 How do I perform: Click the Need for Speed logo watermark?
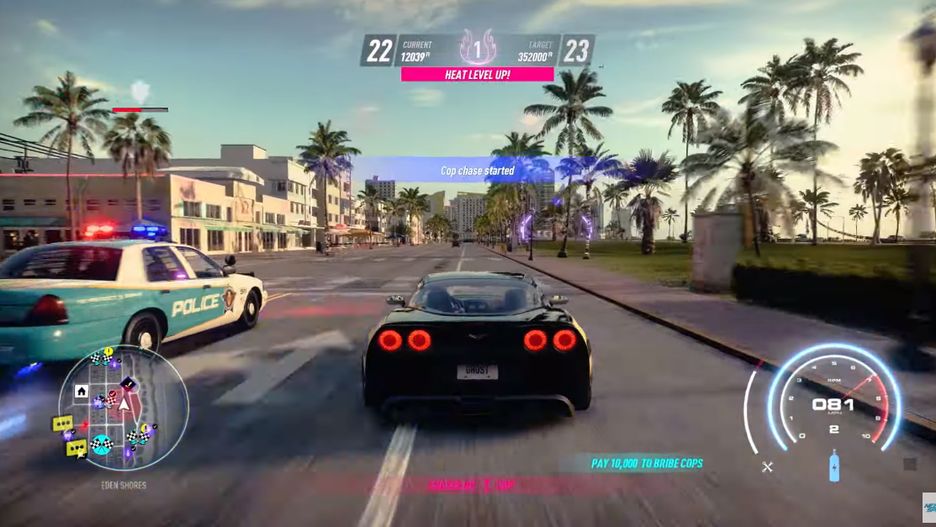coord(927,509)
